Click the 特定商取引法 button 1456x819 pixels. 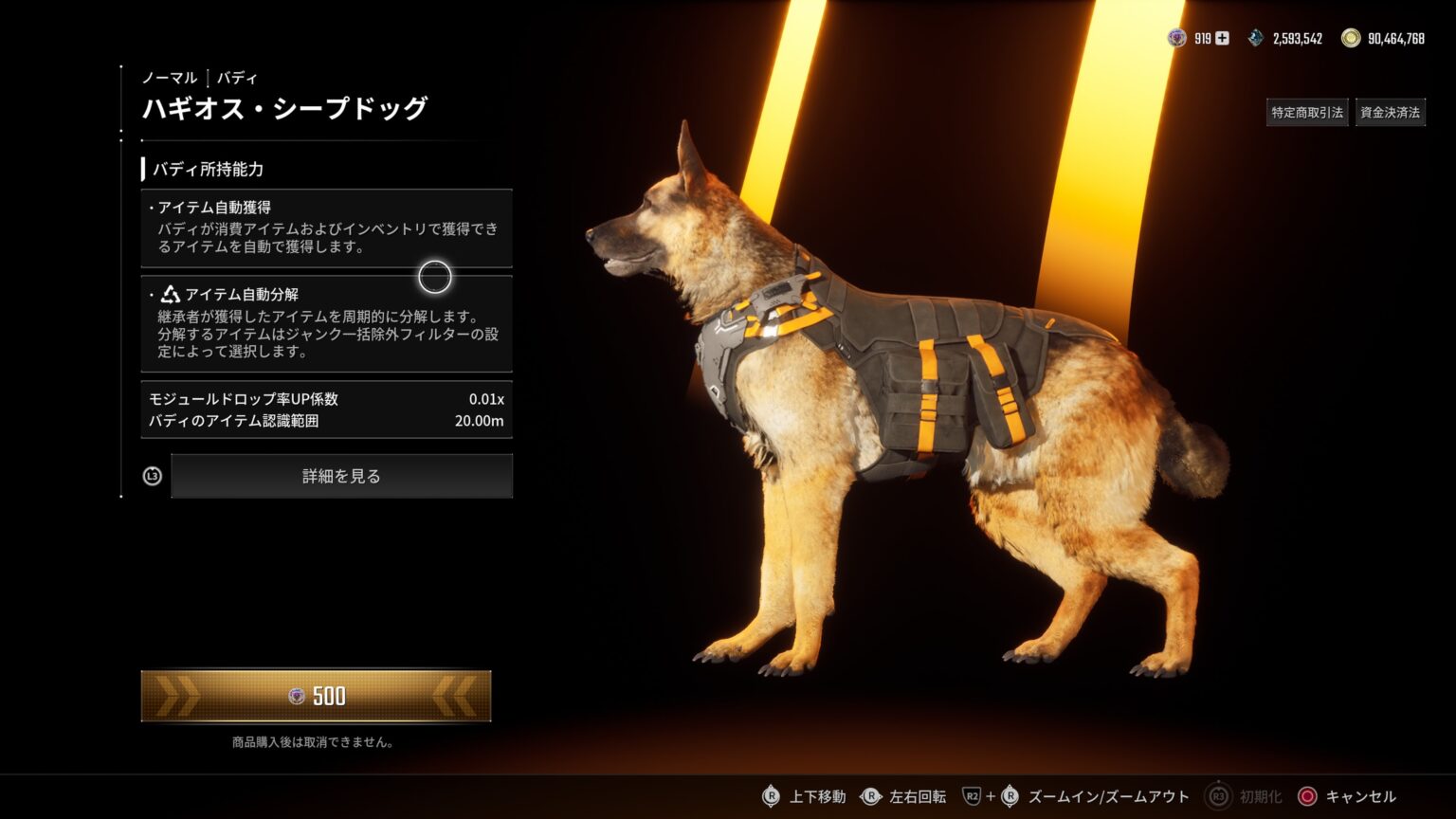[x=1307, y=111]
